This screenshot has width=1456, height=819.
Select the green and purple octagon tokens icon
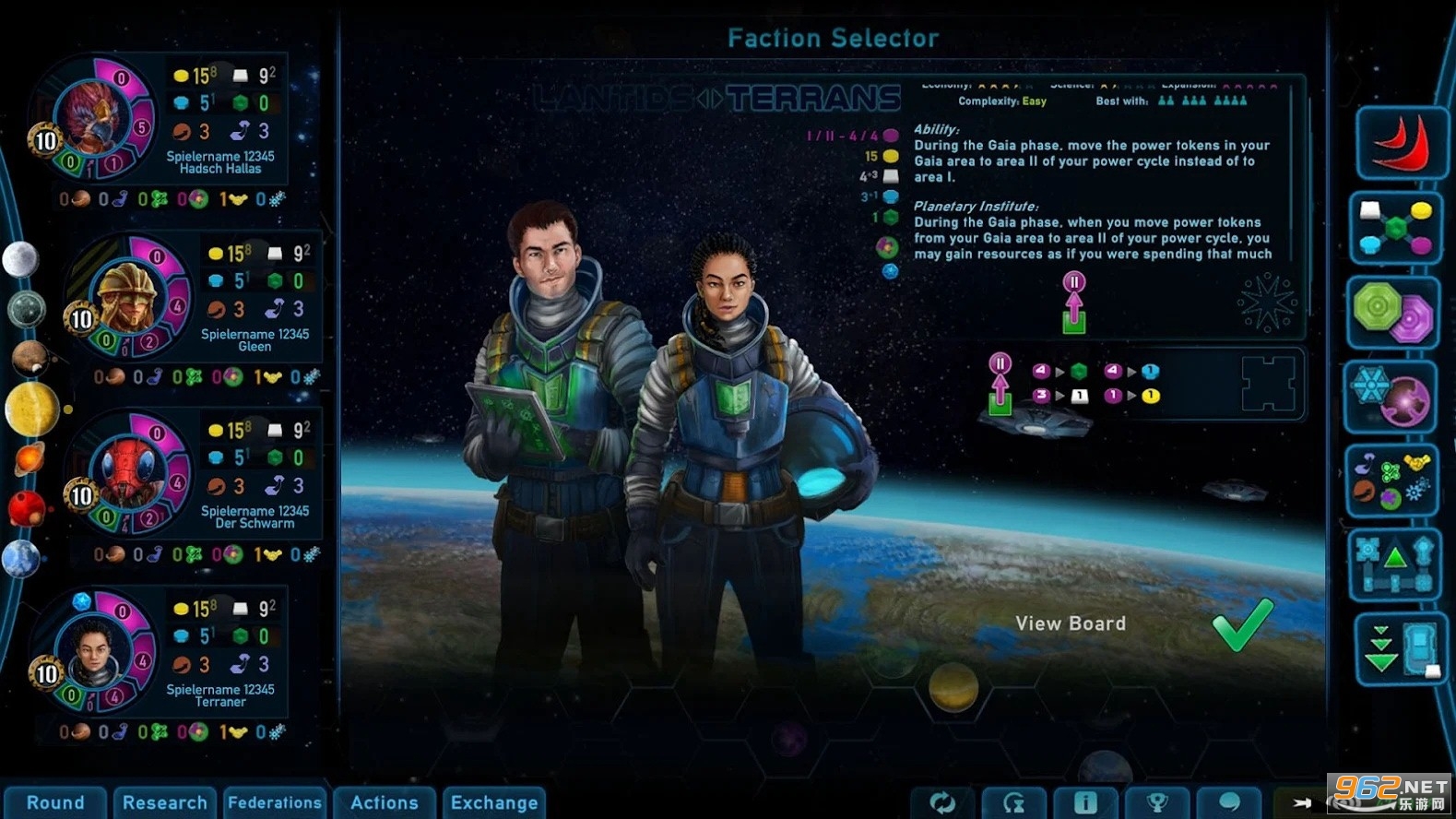1395,313
